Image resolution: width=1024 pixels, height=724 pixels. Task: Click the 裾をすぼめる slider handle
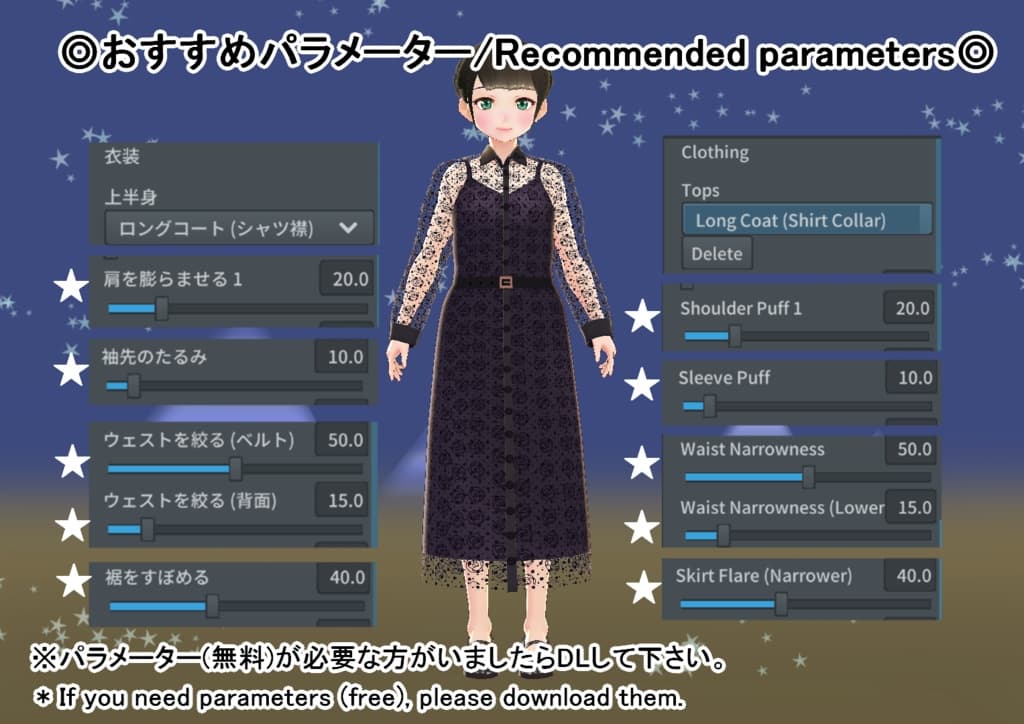coord(212,605)
